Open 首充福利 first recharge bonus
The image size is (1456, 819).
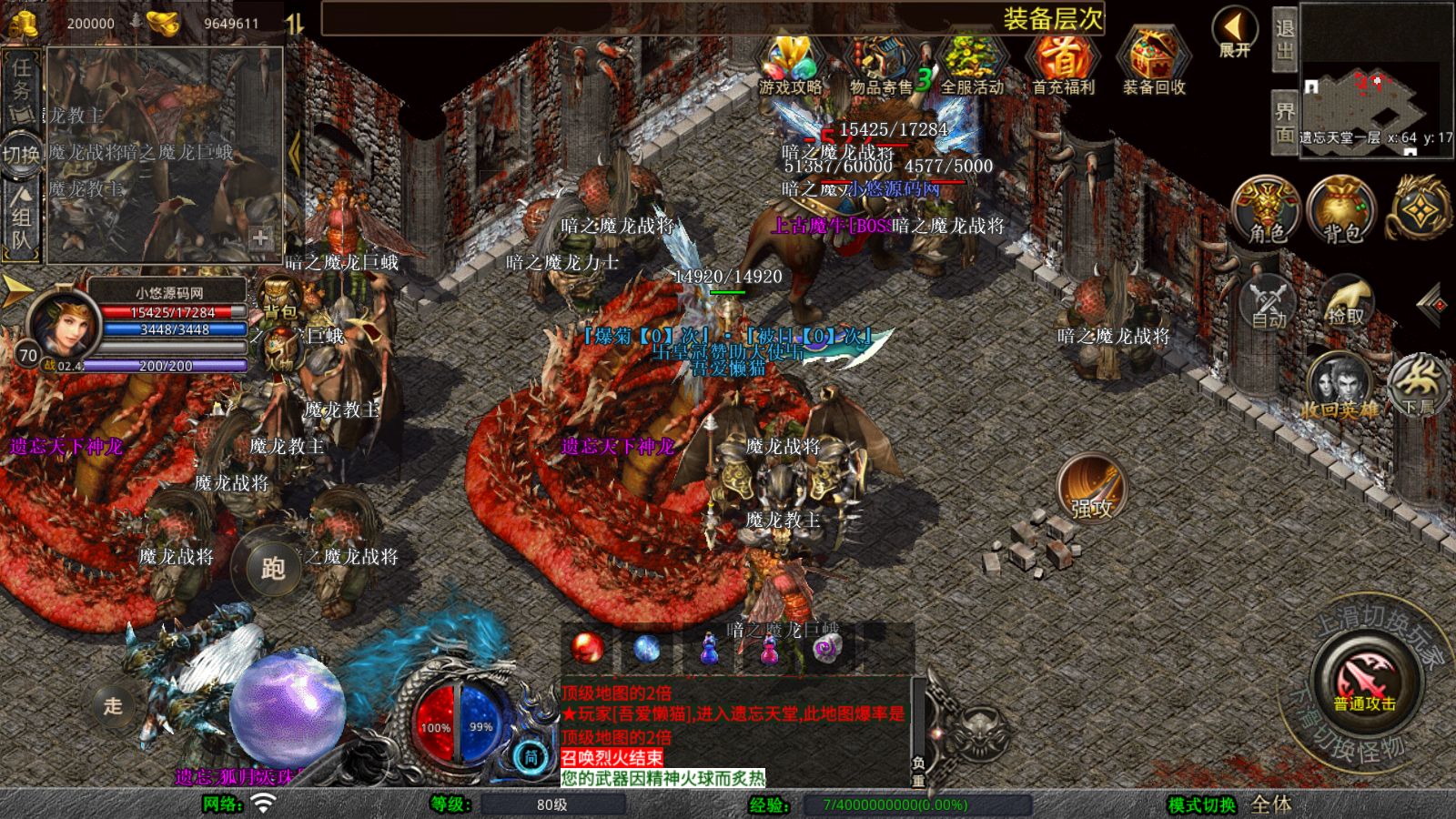(x=1063, y=66)
